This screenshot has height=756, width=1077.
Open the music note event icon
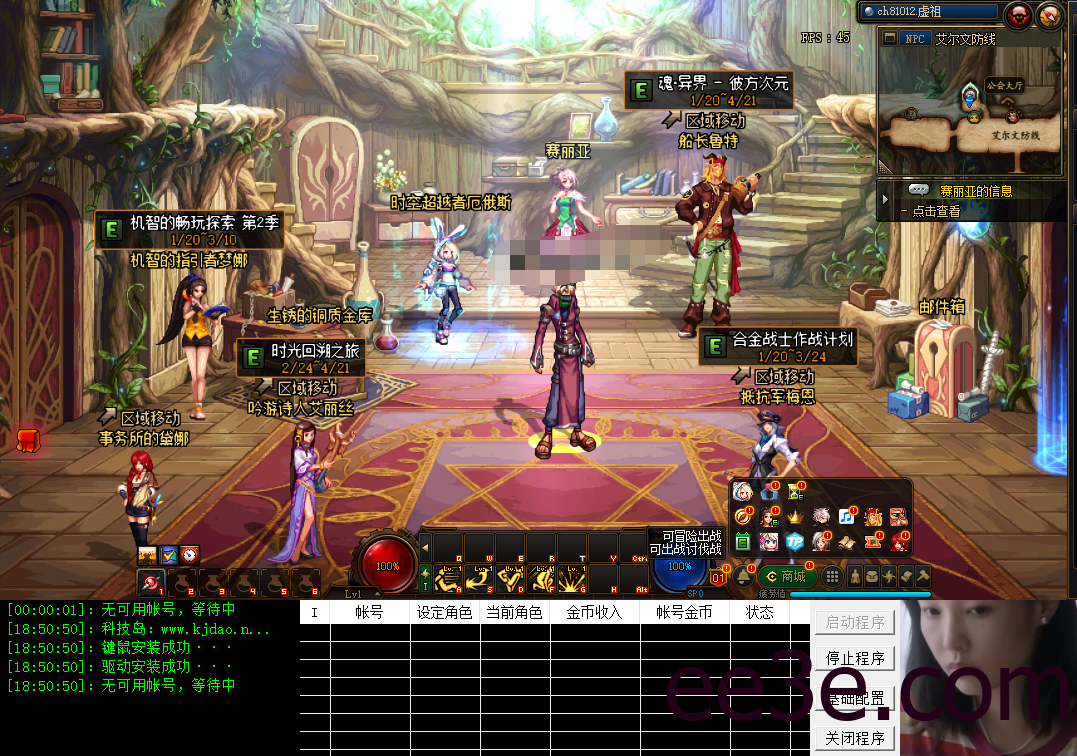click(x=847, y=517)
